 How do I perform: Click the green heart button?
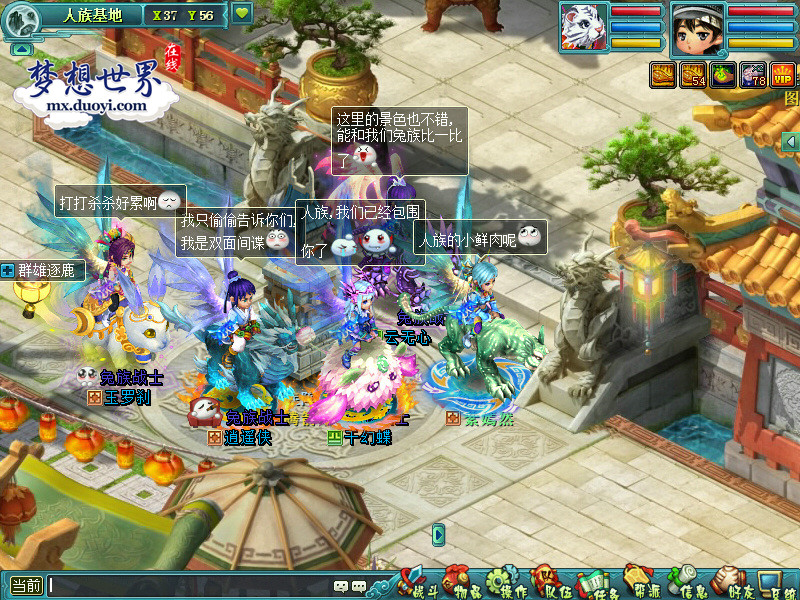click(242, 14)
